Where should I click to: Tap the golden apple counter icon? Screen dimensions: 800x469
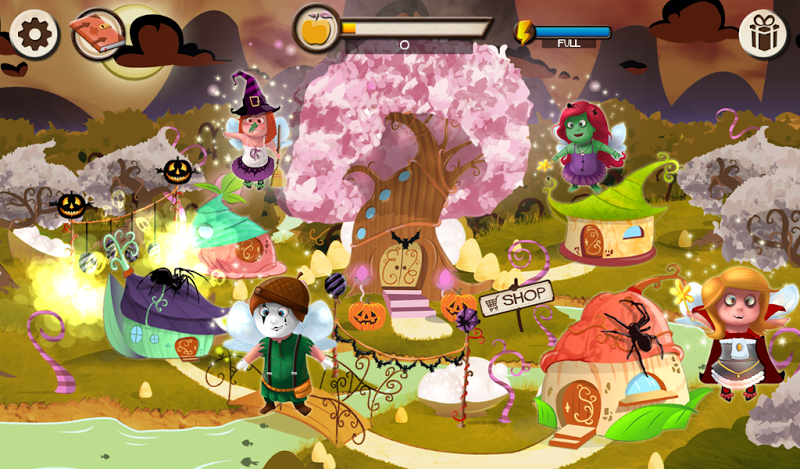click(316, 28)
